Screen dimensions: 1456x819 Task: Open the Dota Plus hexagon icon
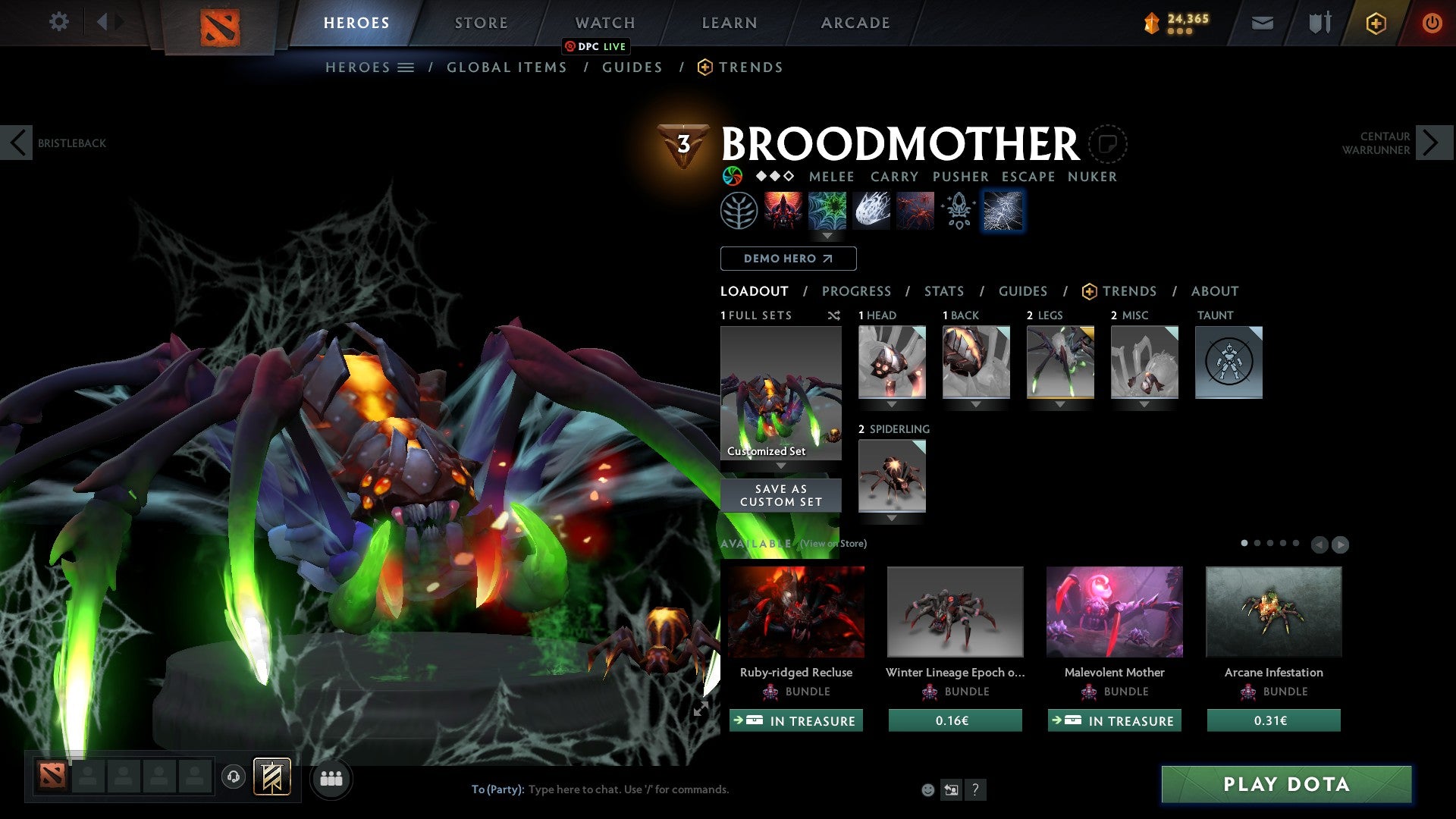pos(1375,23)
